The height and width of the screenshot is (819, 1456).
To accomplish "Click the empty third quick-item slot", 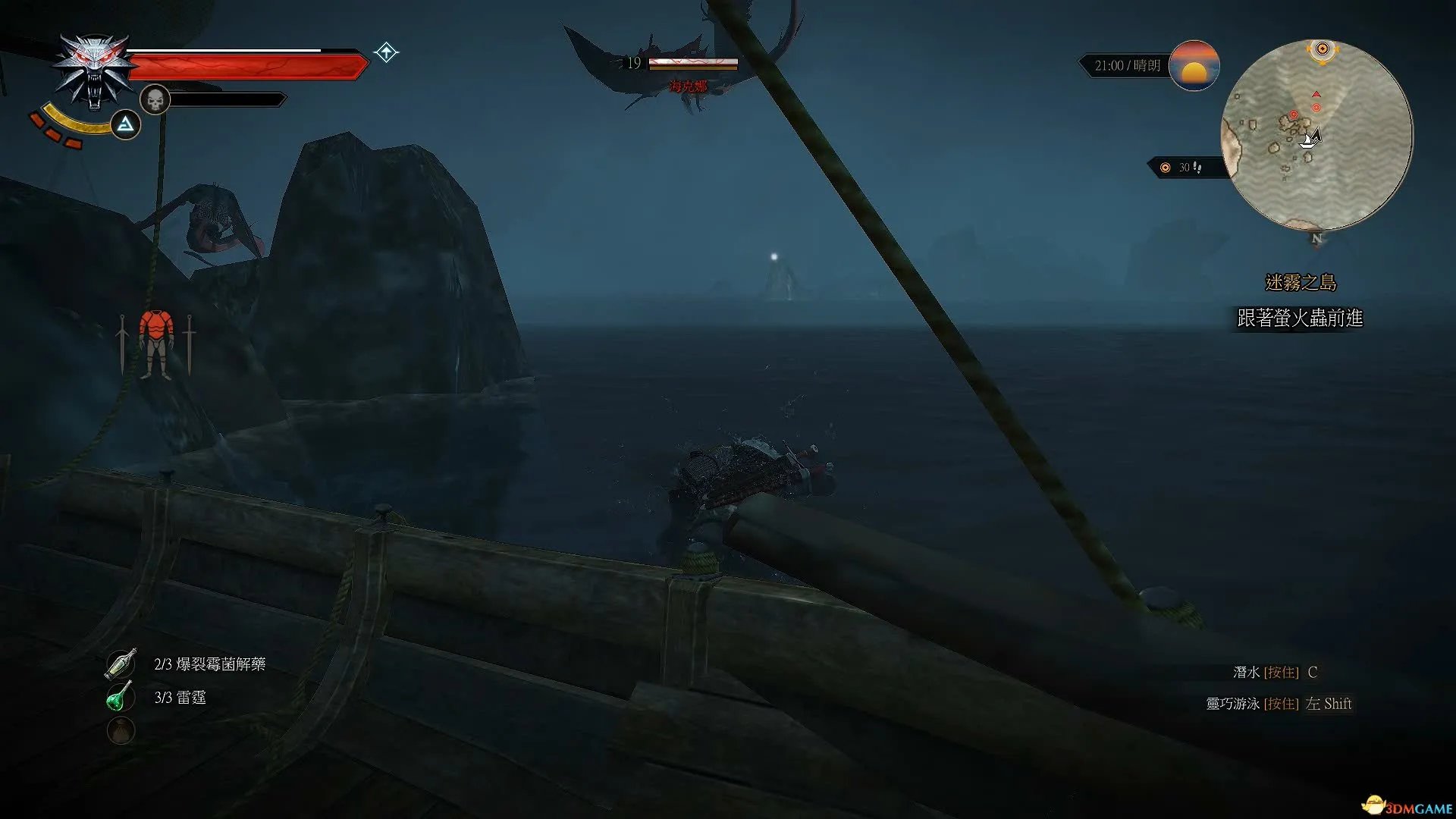I will [x=121, y=730].
